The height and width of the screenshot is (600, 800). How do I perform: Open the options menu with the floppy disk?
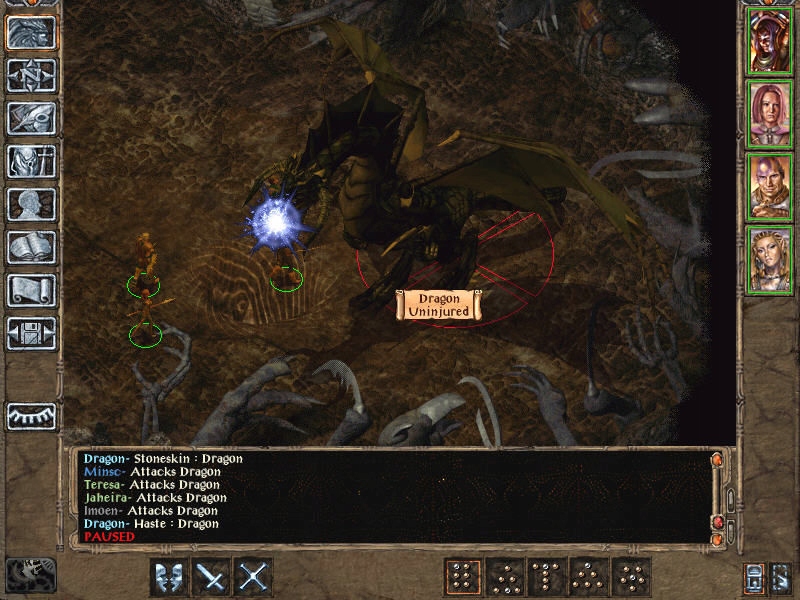[x=32, y=333]
